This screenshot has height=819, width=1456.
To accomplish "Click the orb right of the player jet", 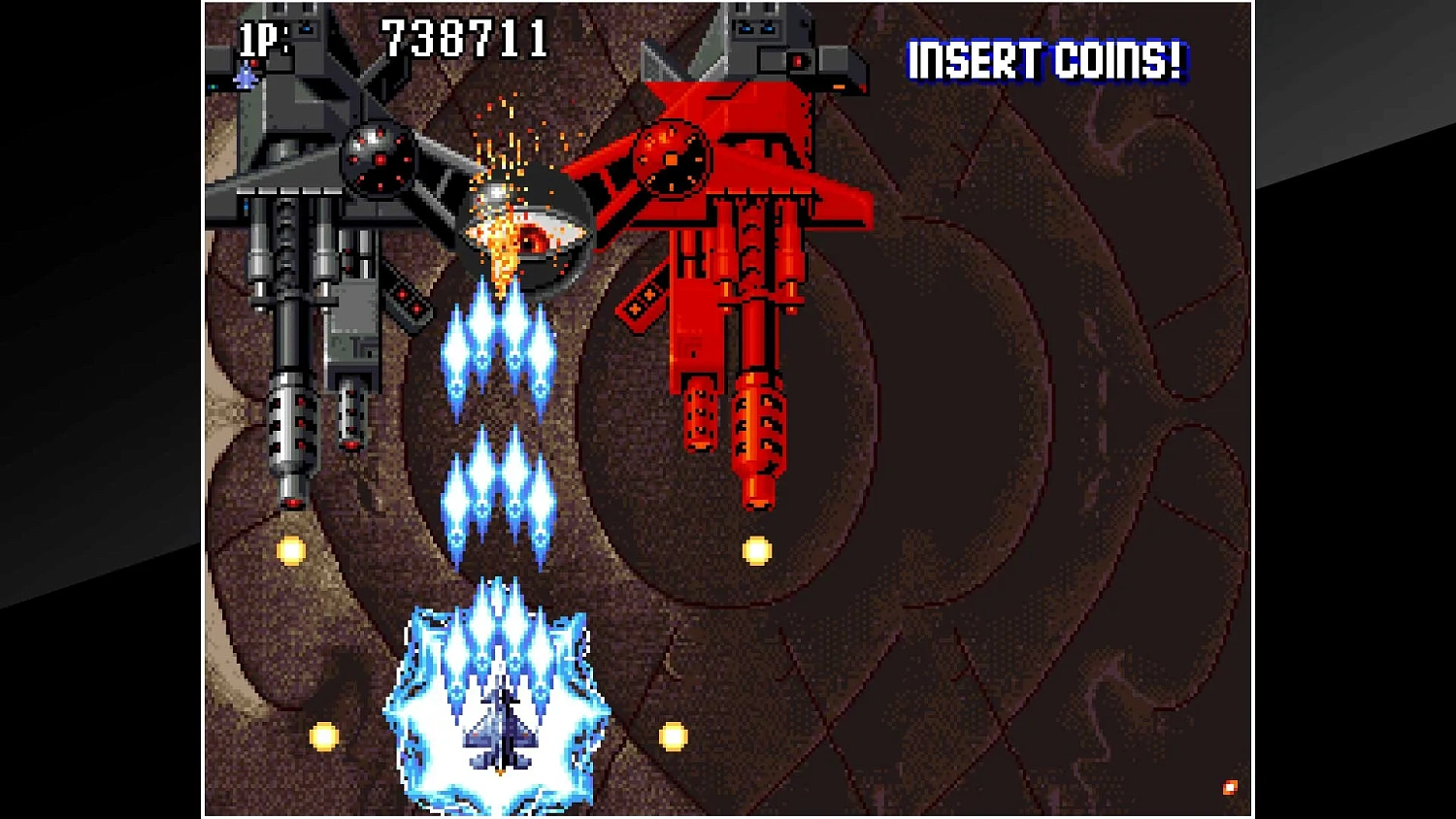I will [x=672, y=736].
